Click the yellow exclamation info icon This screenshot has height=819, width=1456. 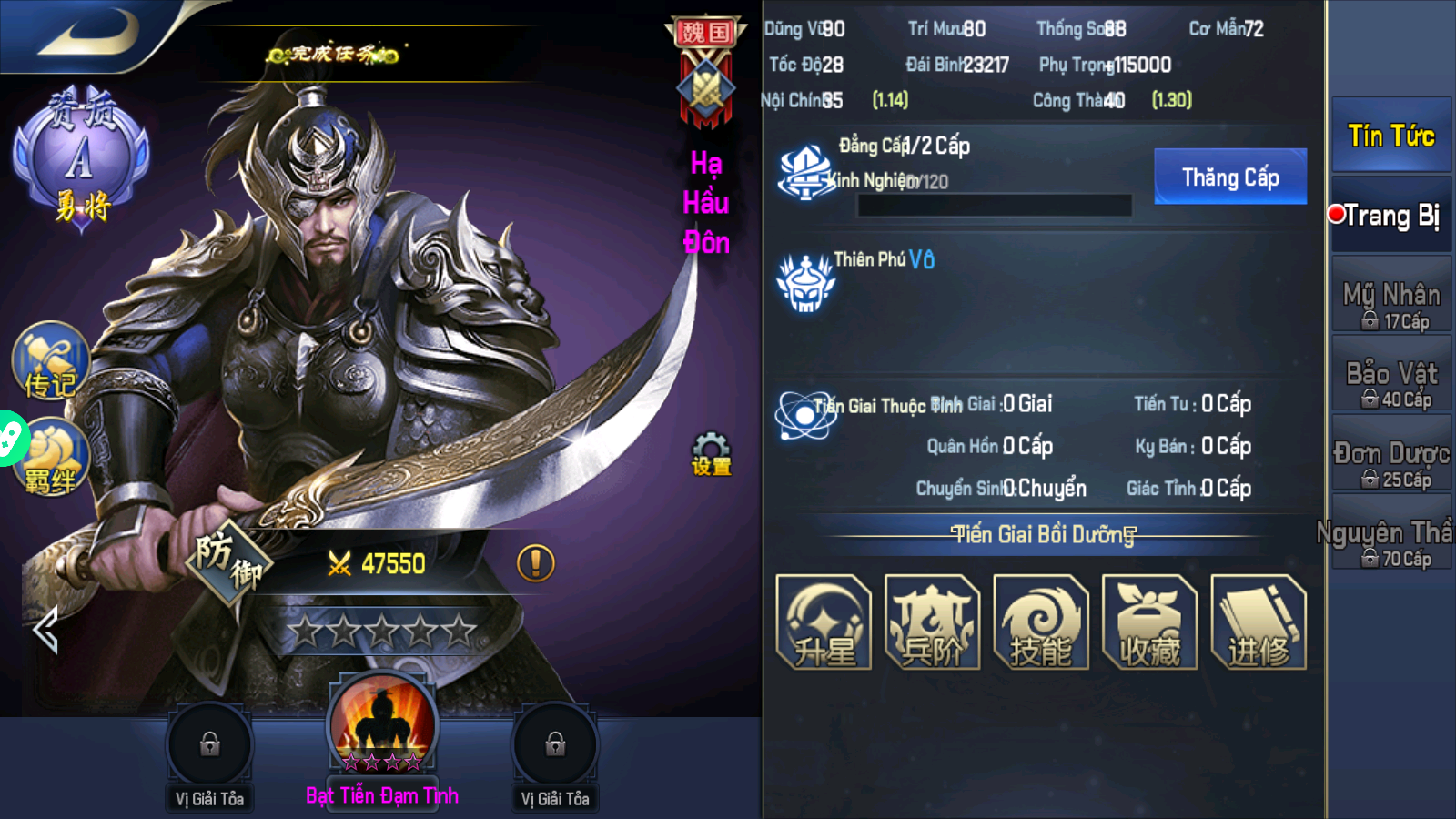(535, 563)
